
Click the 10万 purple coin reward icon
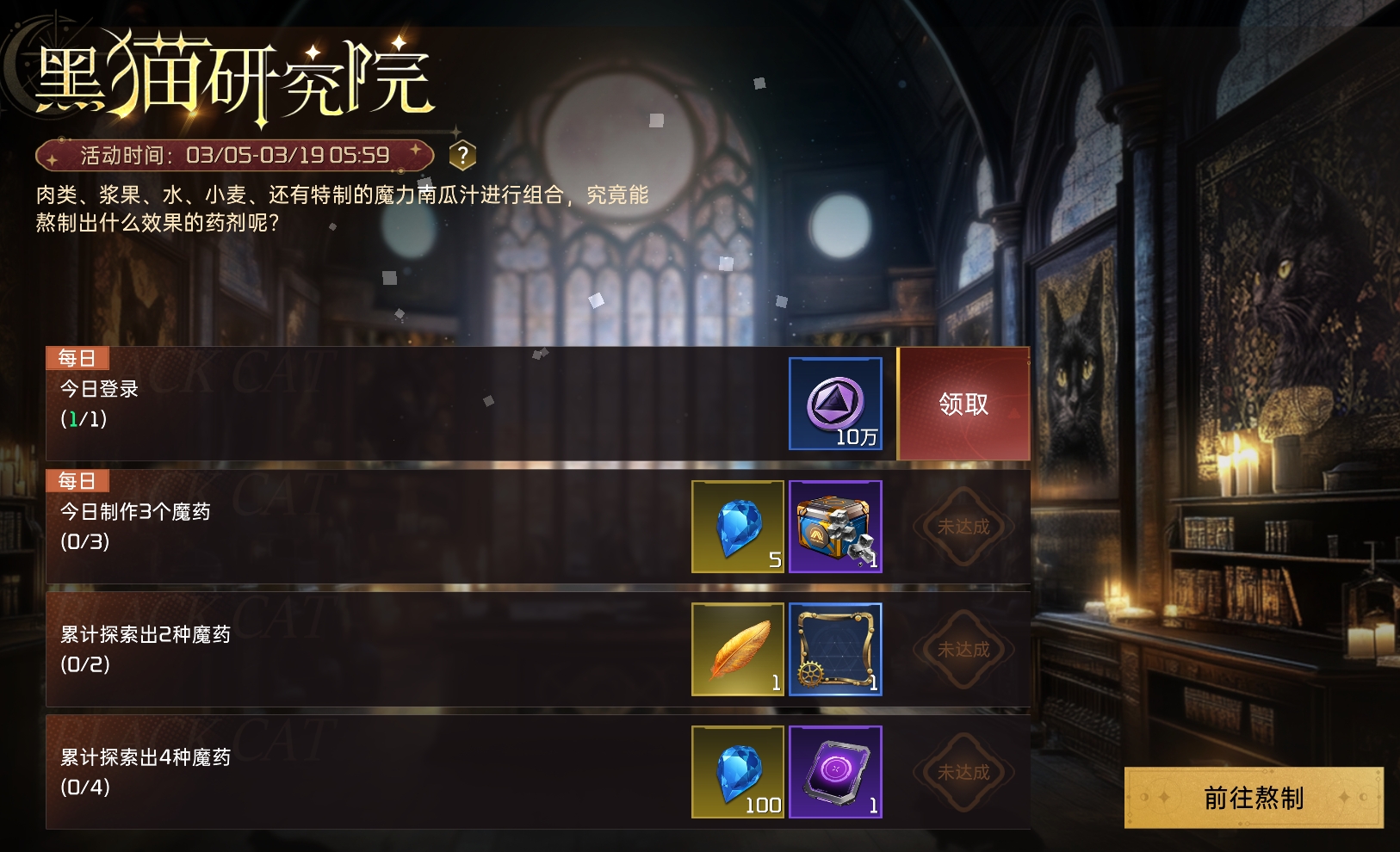click(x=835, y=404)
